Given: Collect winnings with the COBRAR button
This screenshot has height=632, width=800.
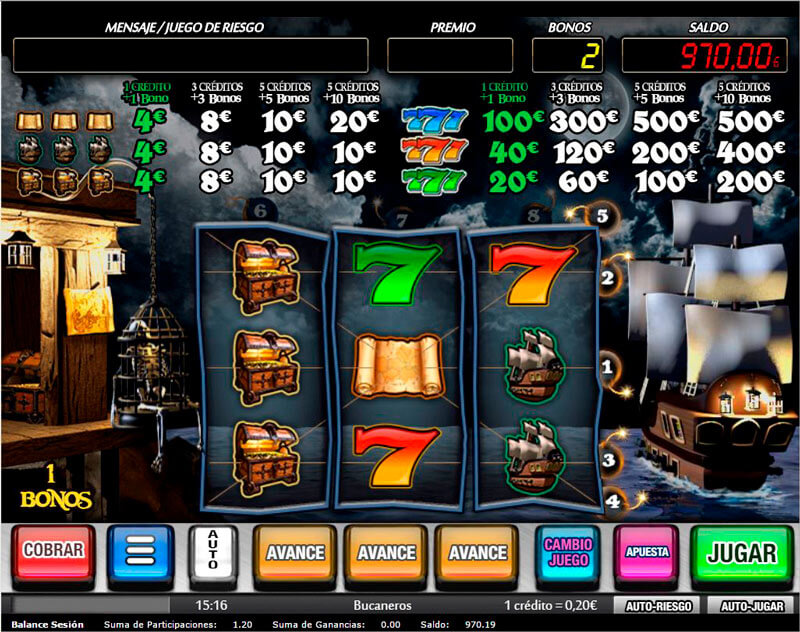Looking at the screenshot, I should coord(53,551).
